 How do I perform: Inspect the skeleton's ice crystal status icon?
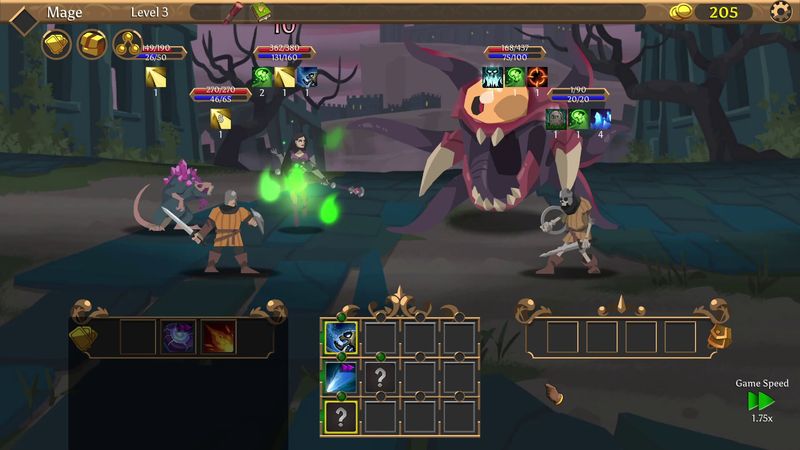pyautogui.click(x=600, y=118)
